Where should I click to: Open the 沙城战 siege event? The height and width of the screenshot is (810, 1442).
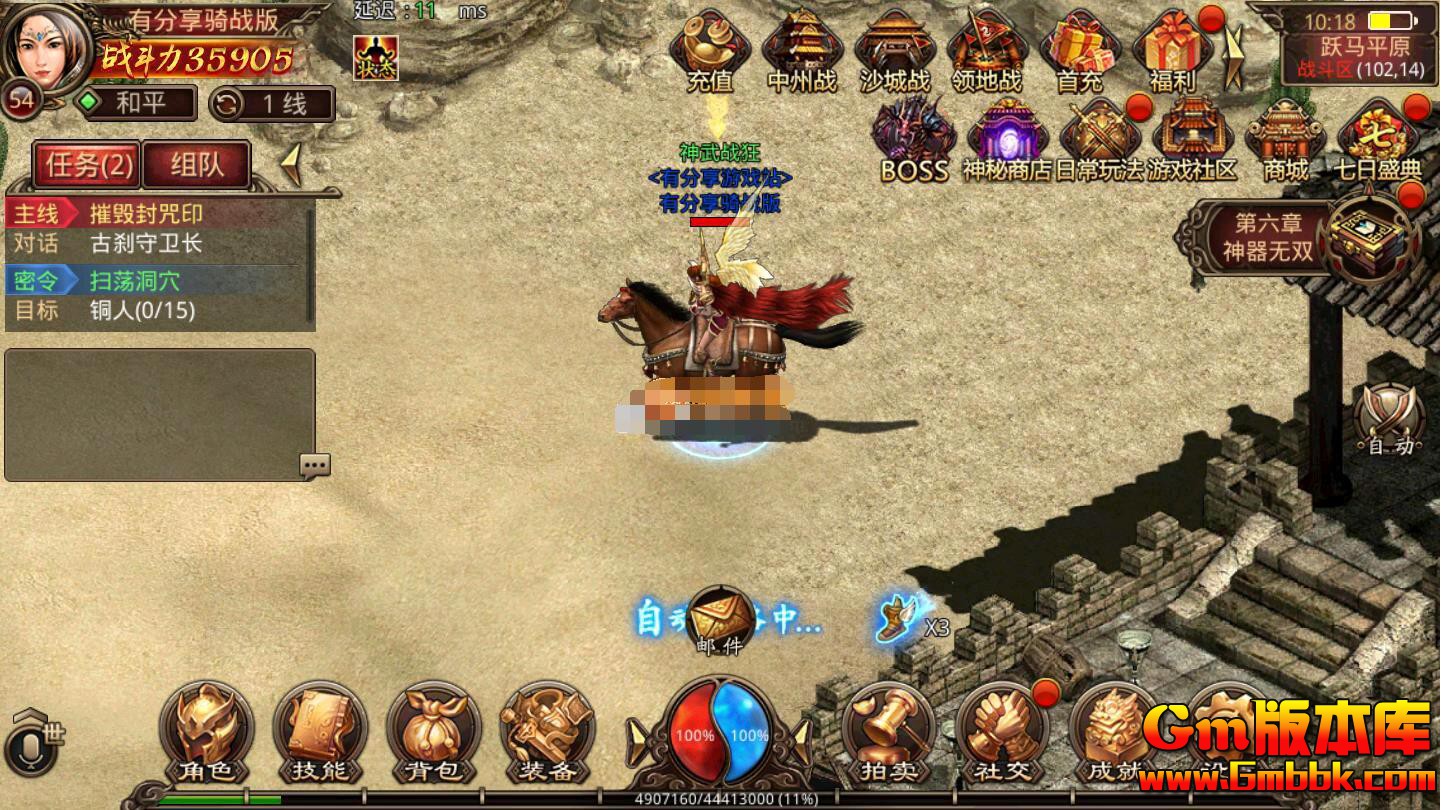pos(895,48)
